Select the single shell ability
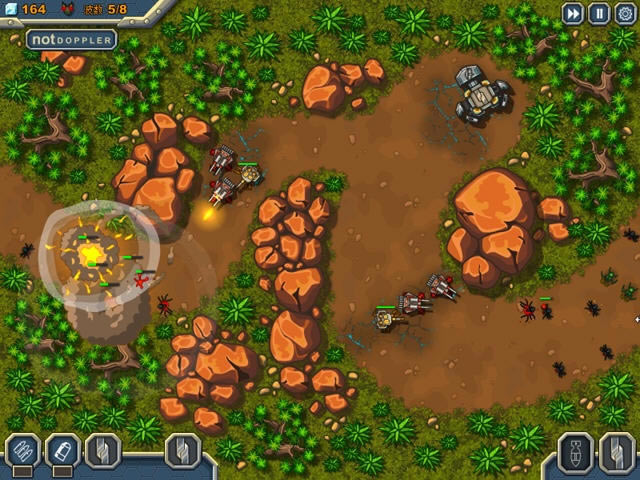Viewport: 640px width, 480px height. (x=62, y=451)
